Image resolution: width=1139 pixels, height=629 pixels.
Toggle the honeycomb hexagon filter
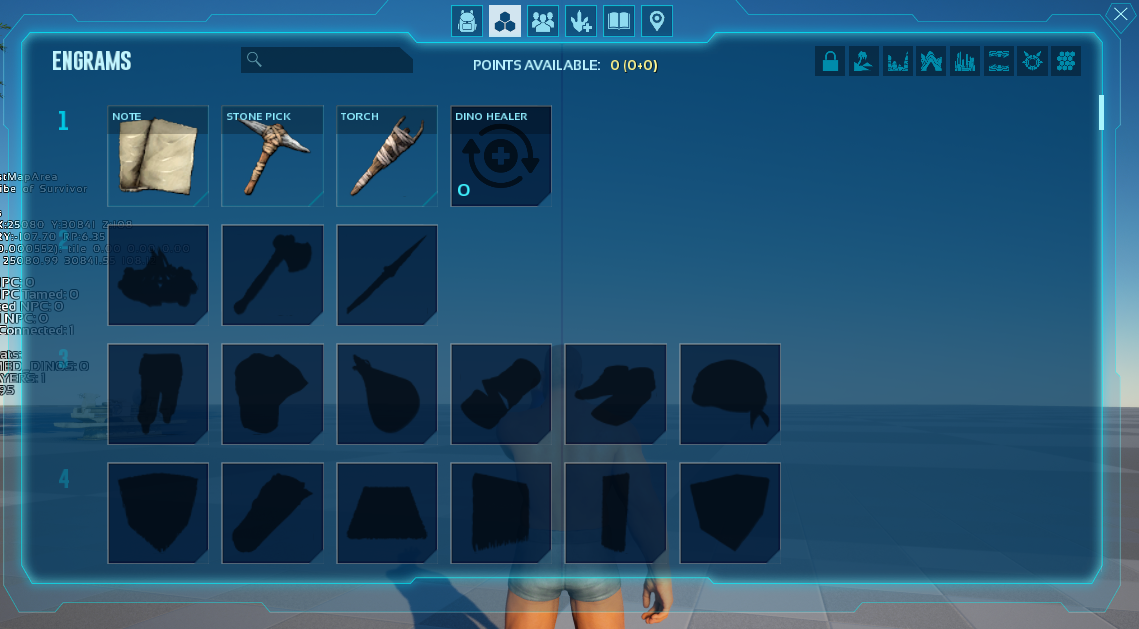point(1066,62)
